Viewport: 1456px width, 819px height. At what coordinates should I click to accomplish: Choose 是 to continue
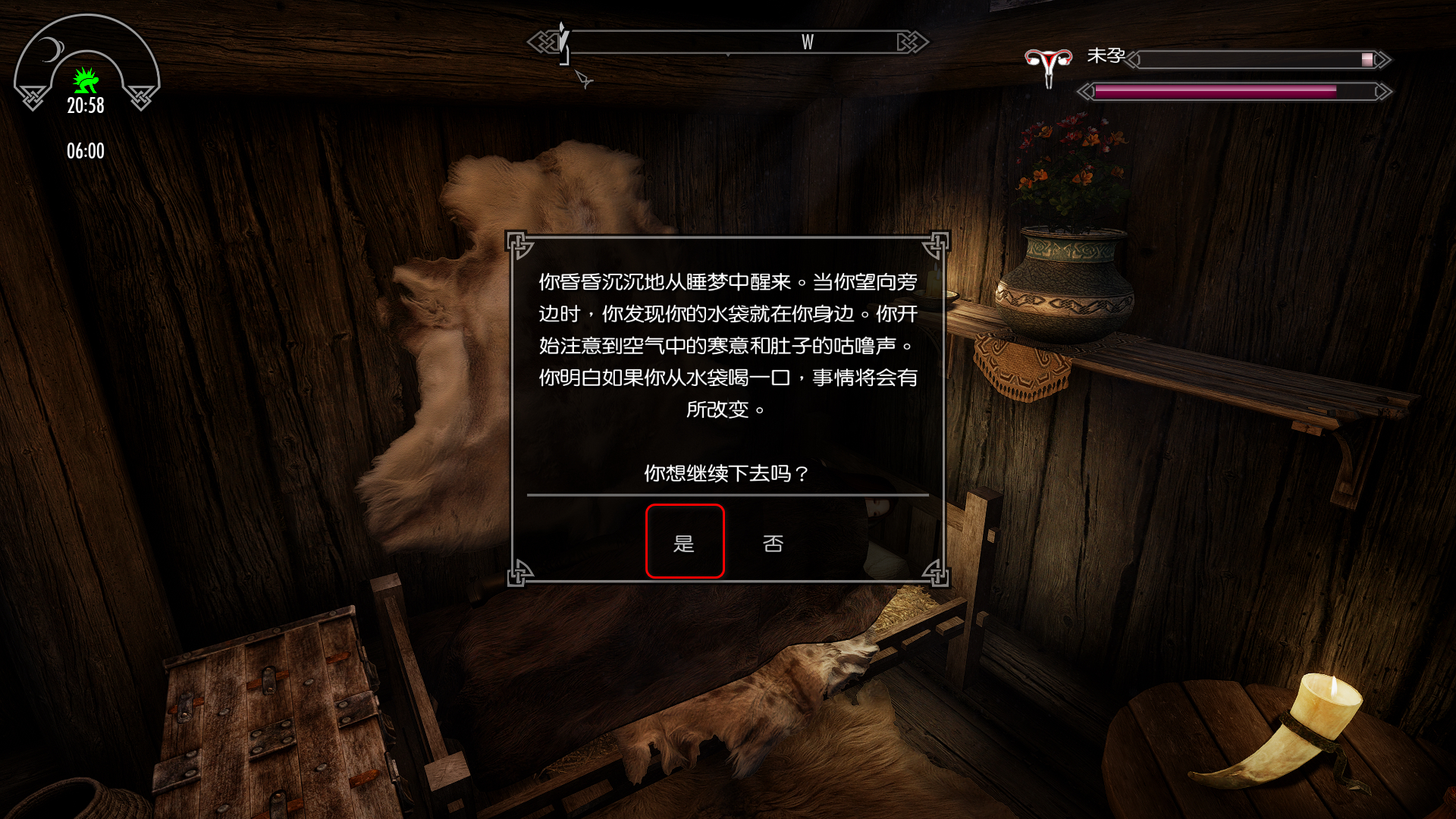pos(684,542)
